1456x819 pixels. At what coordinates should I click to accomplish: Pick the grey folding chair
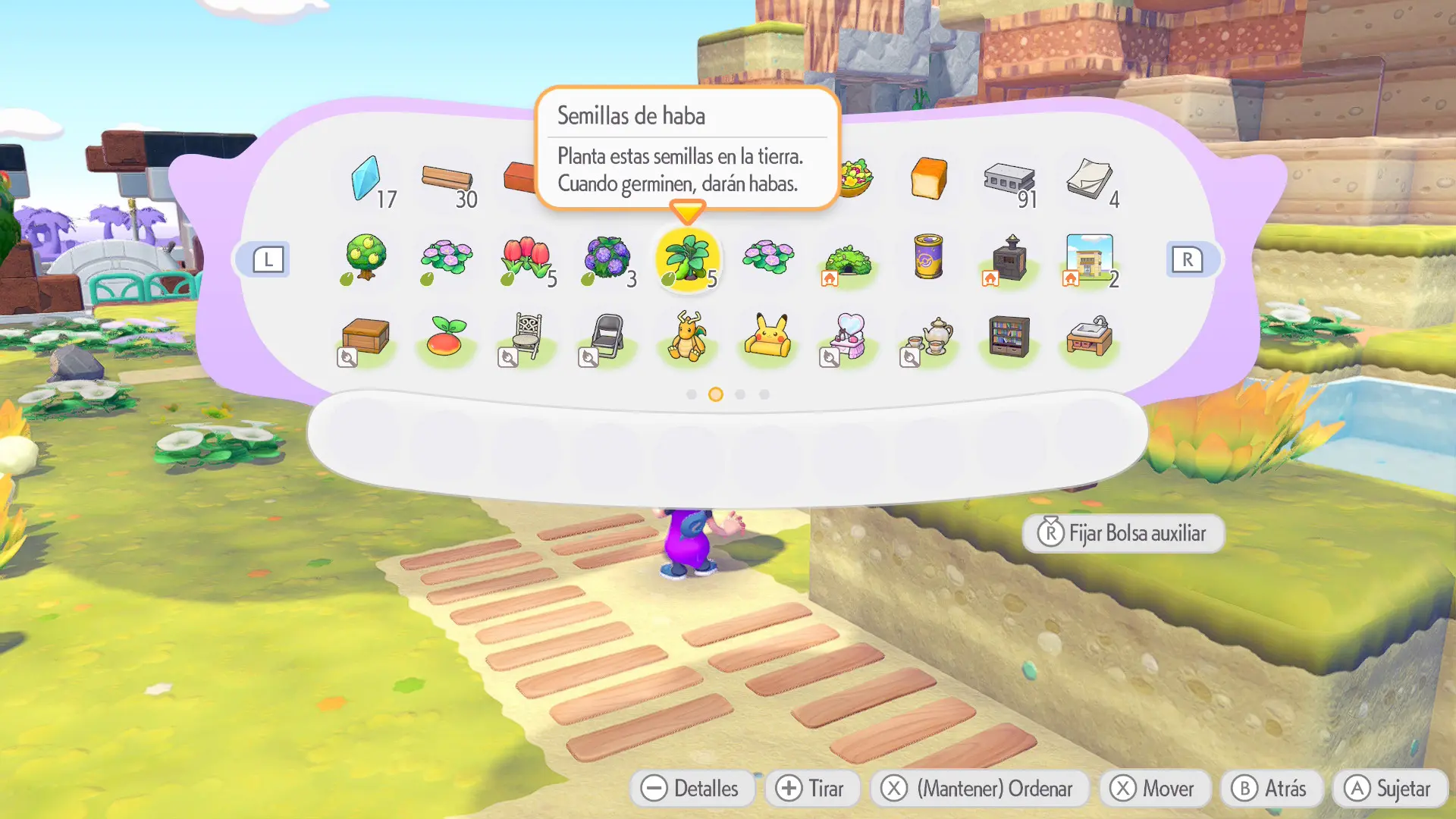tap(607, 337)
